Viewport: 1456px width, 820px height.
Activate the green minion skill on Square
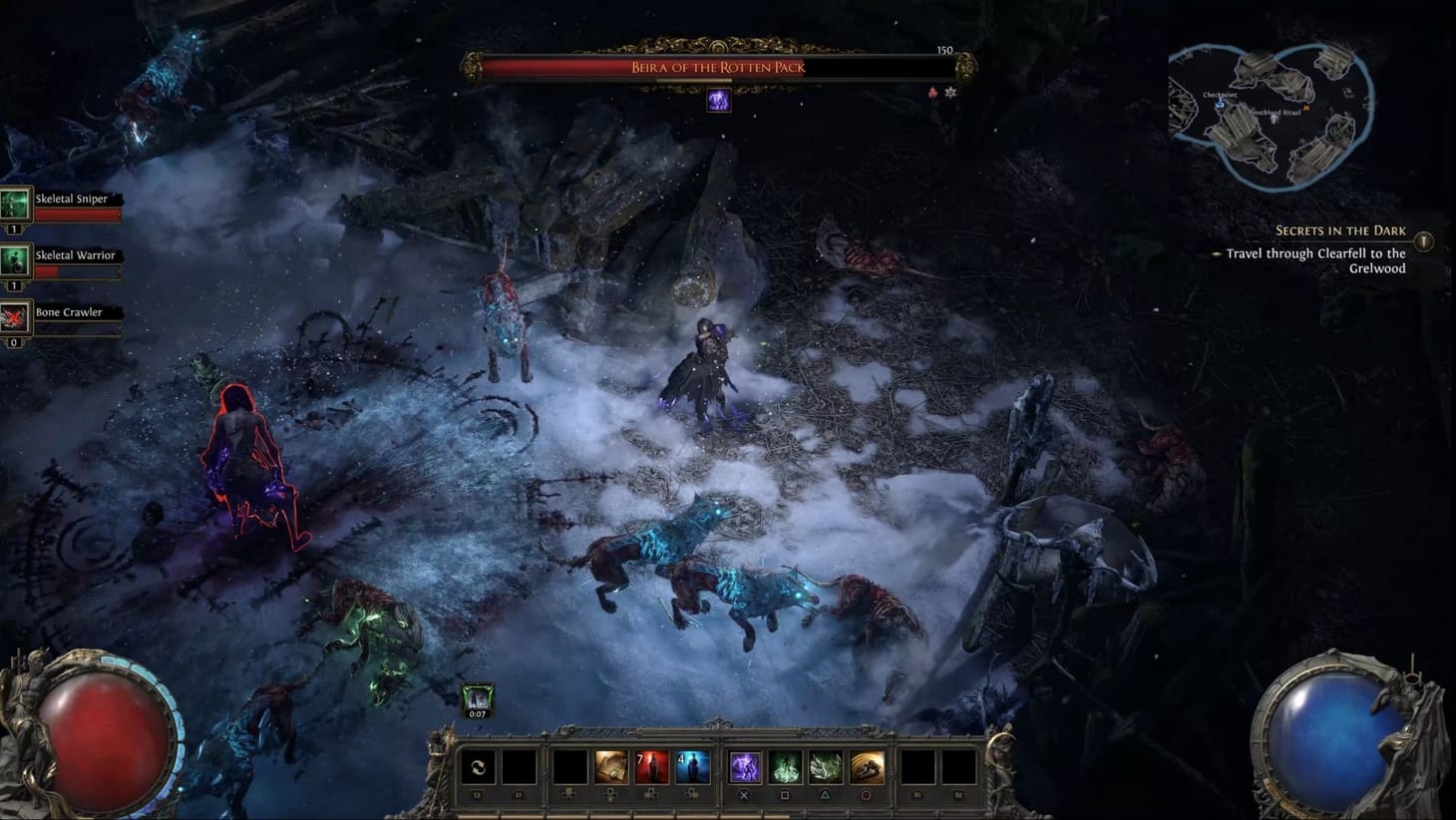(786, 768)
